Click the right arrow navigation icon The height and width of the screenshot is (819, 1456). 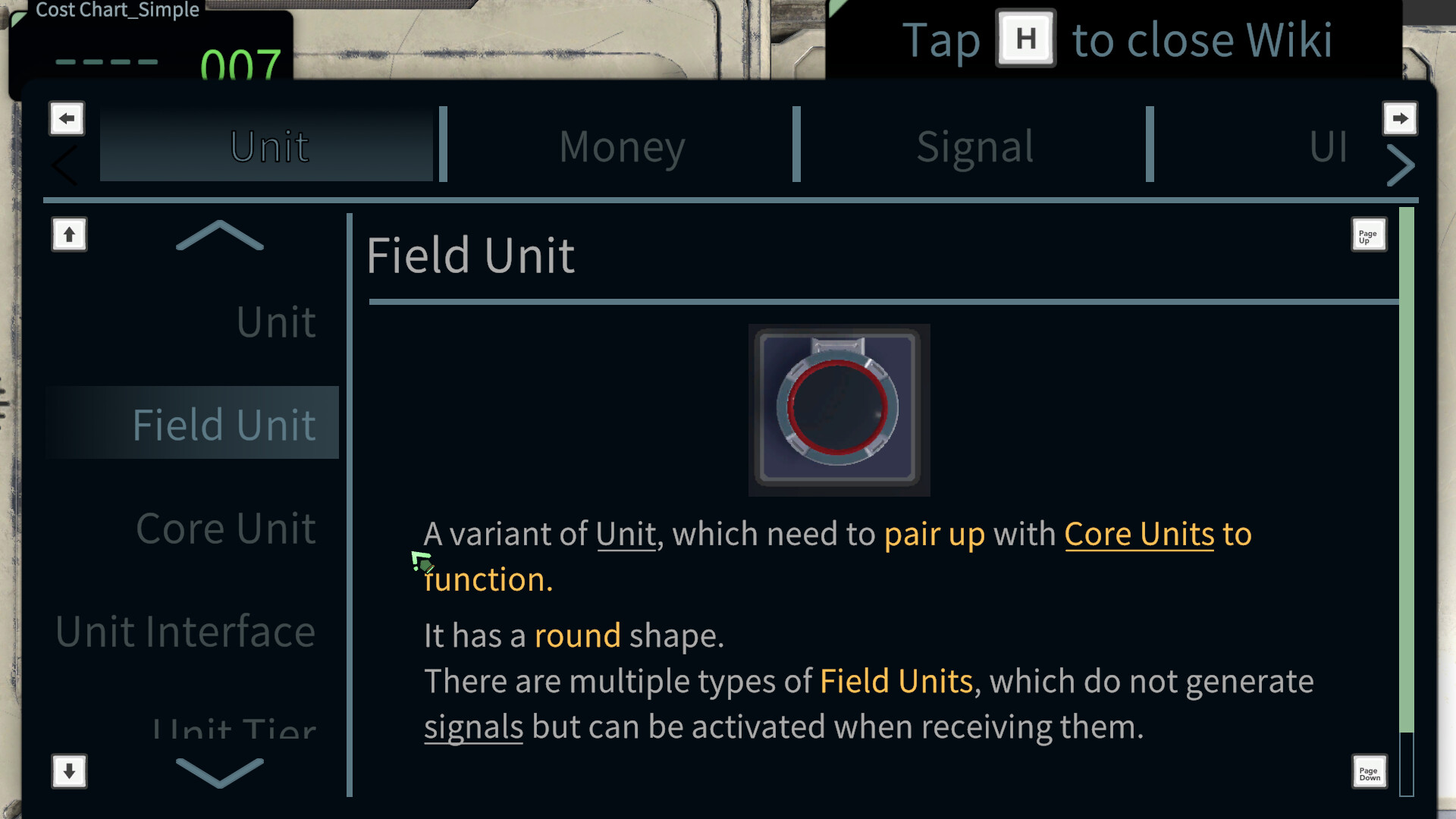(x=1400, y=118)
